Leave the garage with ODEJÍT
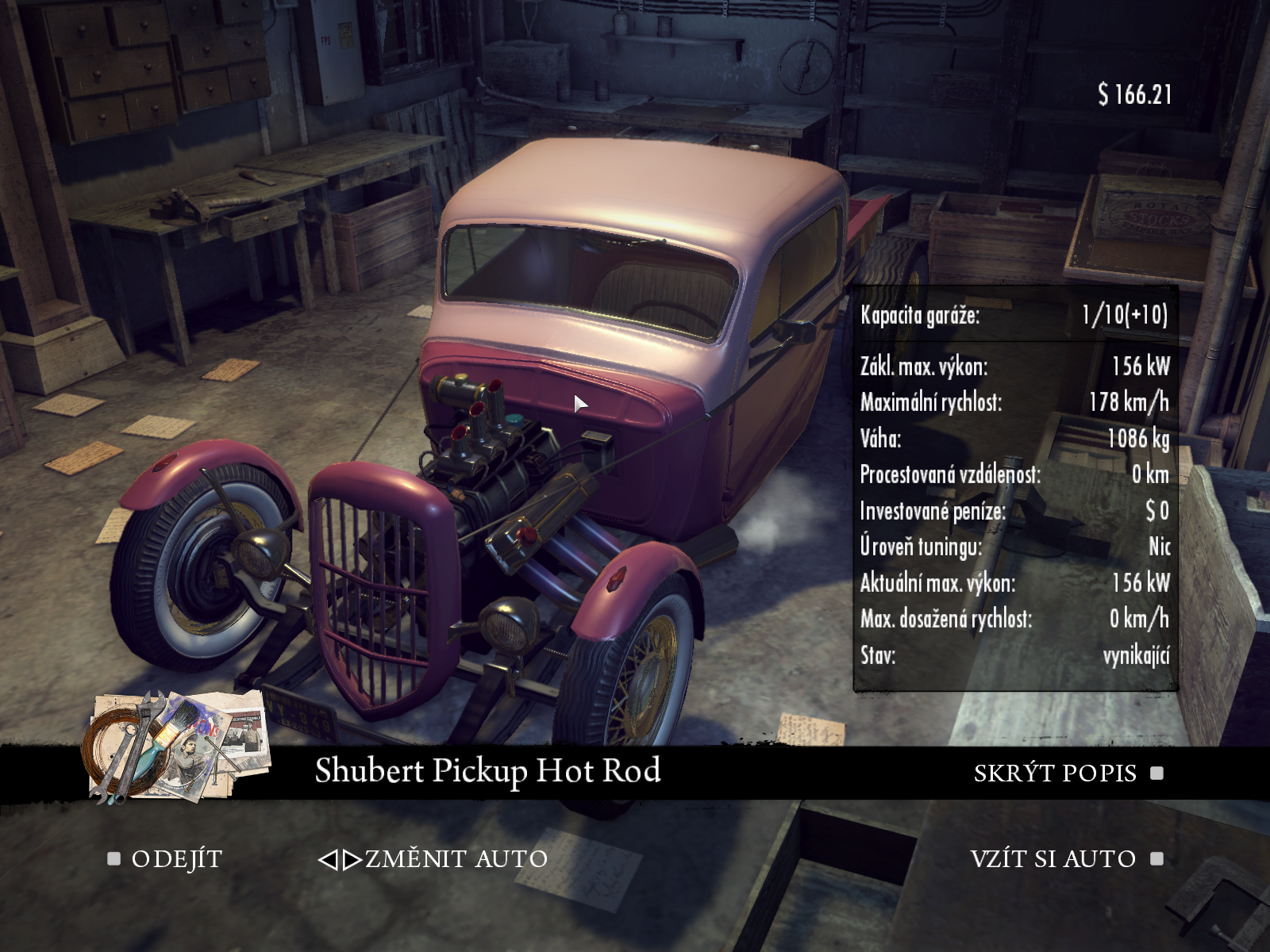The image size is (1270, 952). (175, 859)
